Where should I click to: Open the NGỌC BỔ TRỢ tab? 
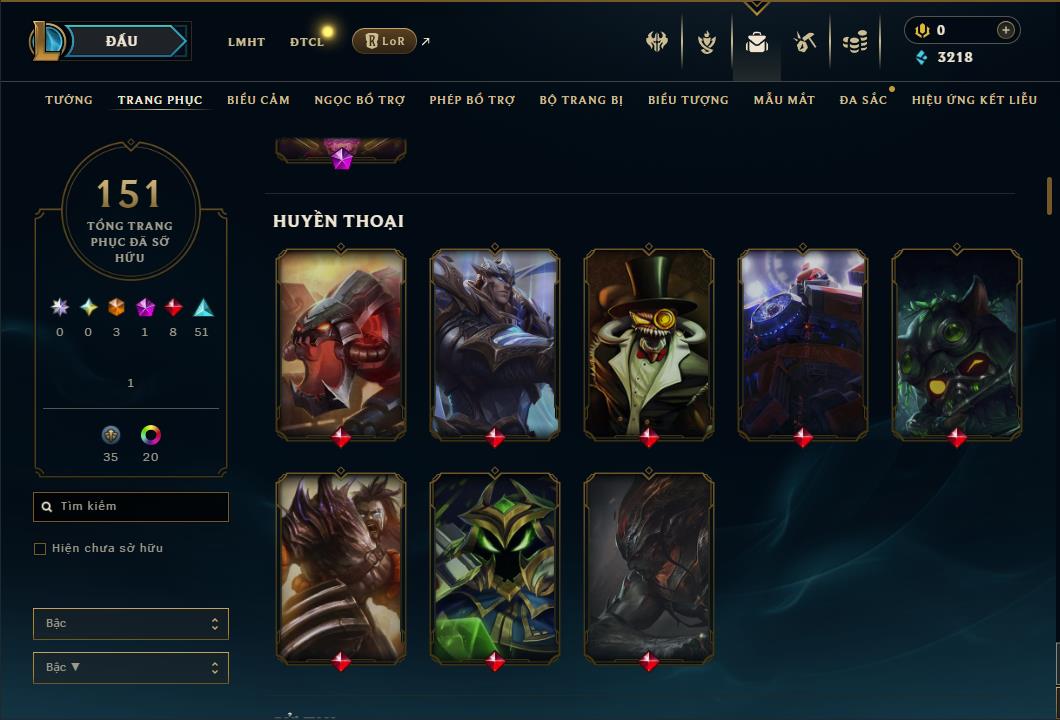(359, 100)
